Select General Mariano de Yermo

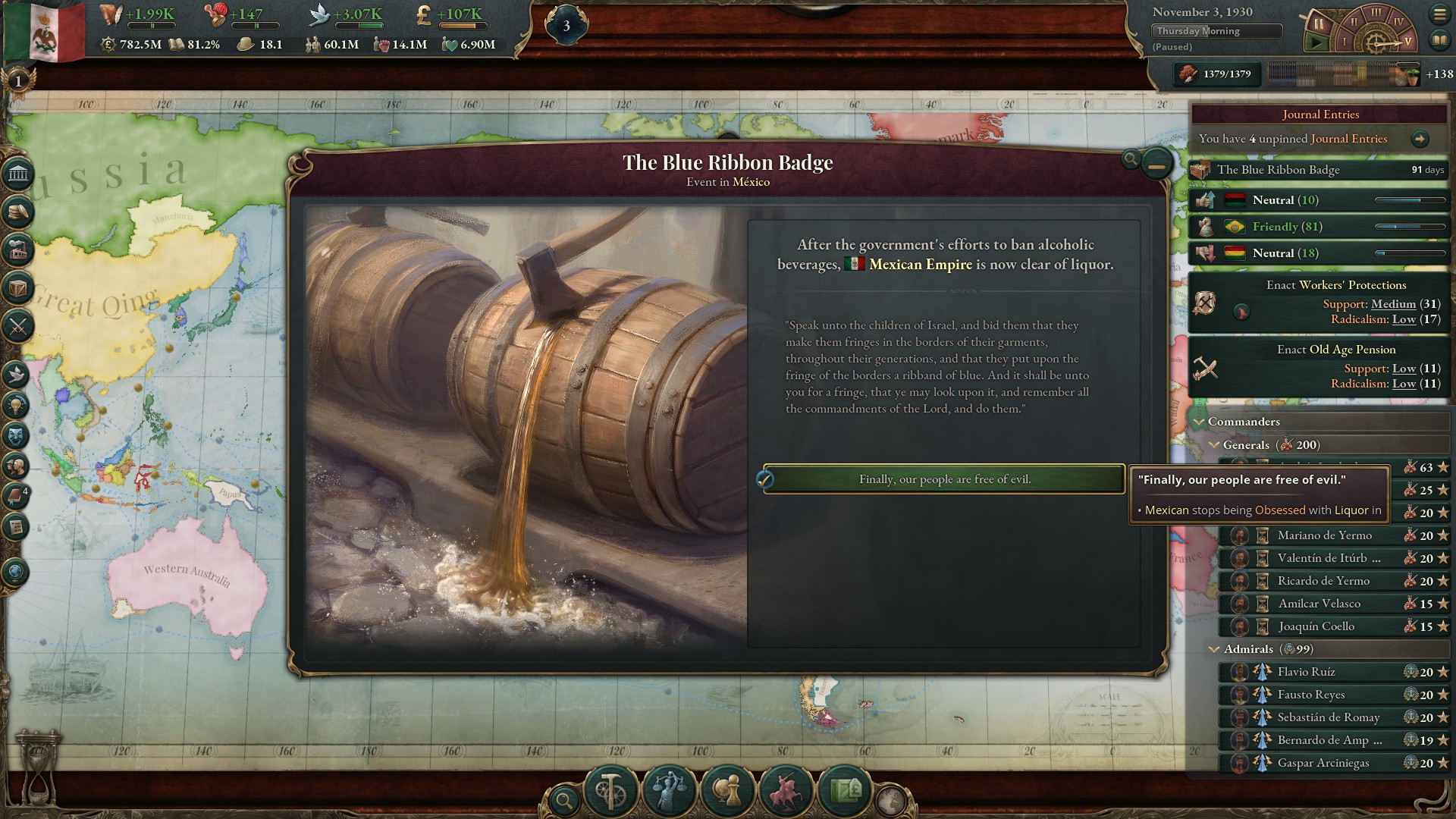click(x=1324, y=535)
